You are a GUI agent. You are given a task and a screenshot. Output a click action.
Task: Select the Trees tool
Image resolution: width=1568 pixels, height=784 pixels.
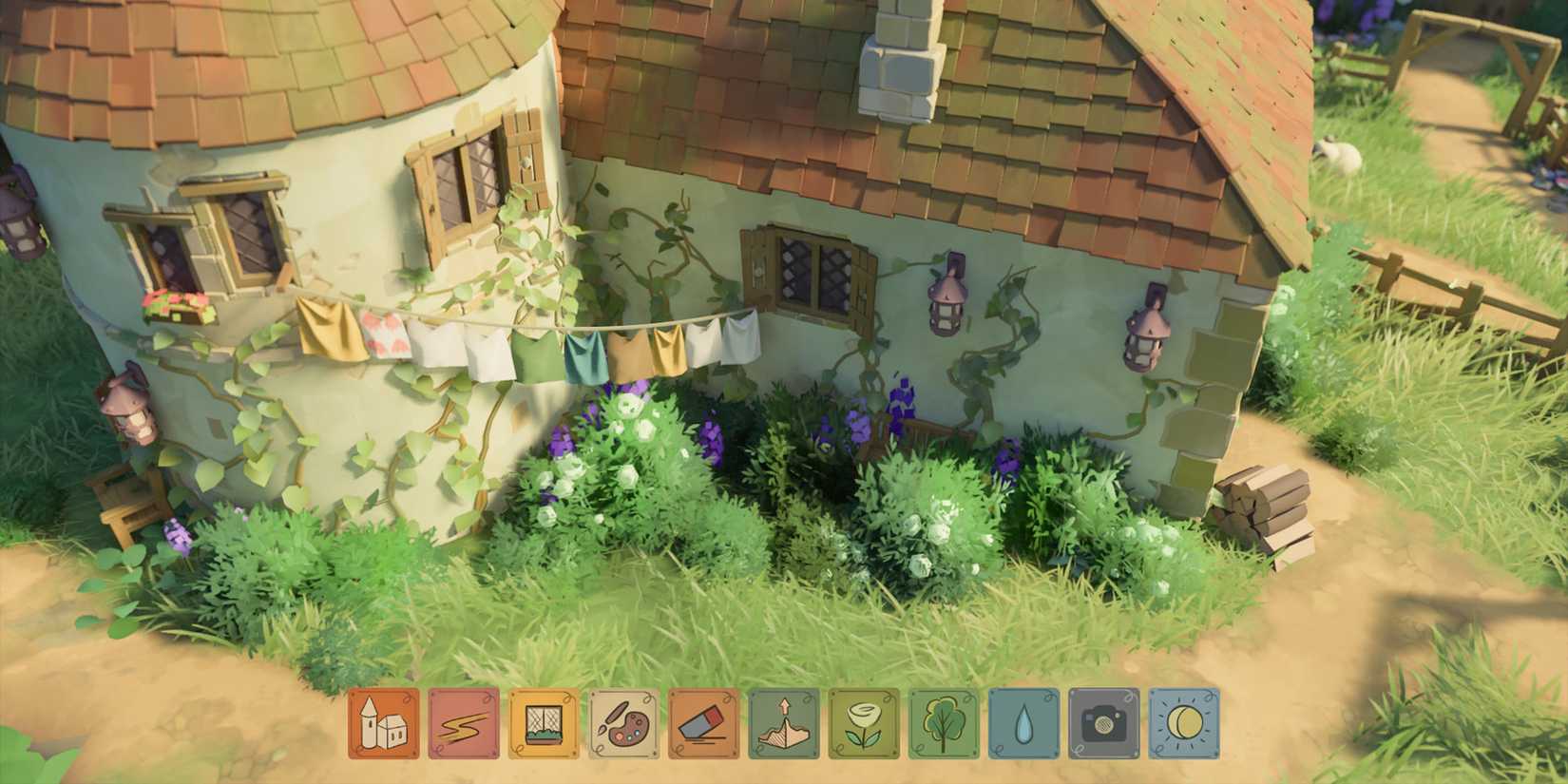944,722
